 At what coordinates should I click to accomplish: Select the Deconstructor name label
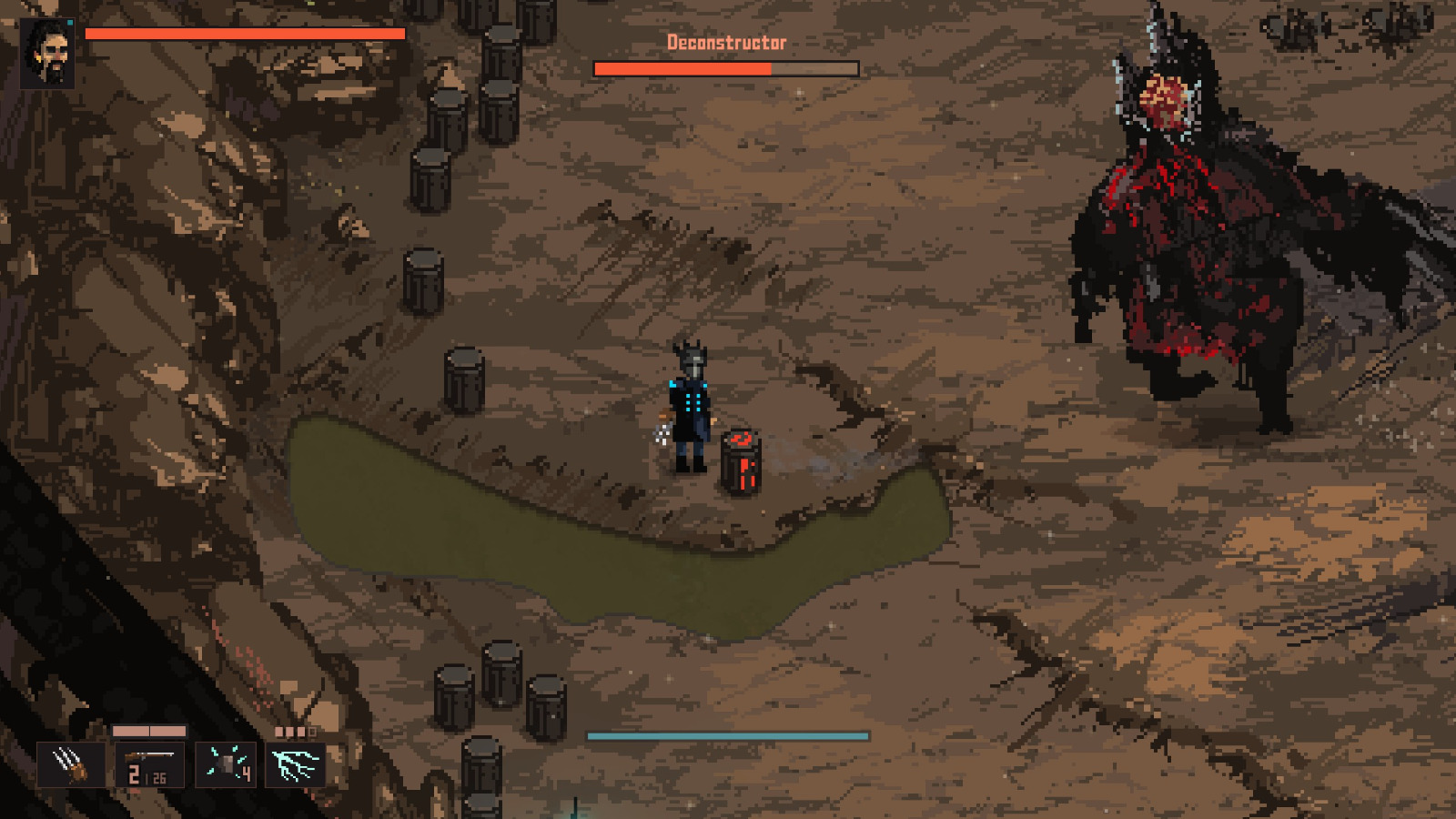[726, 41]
